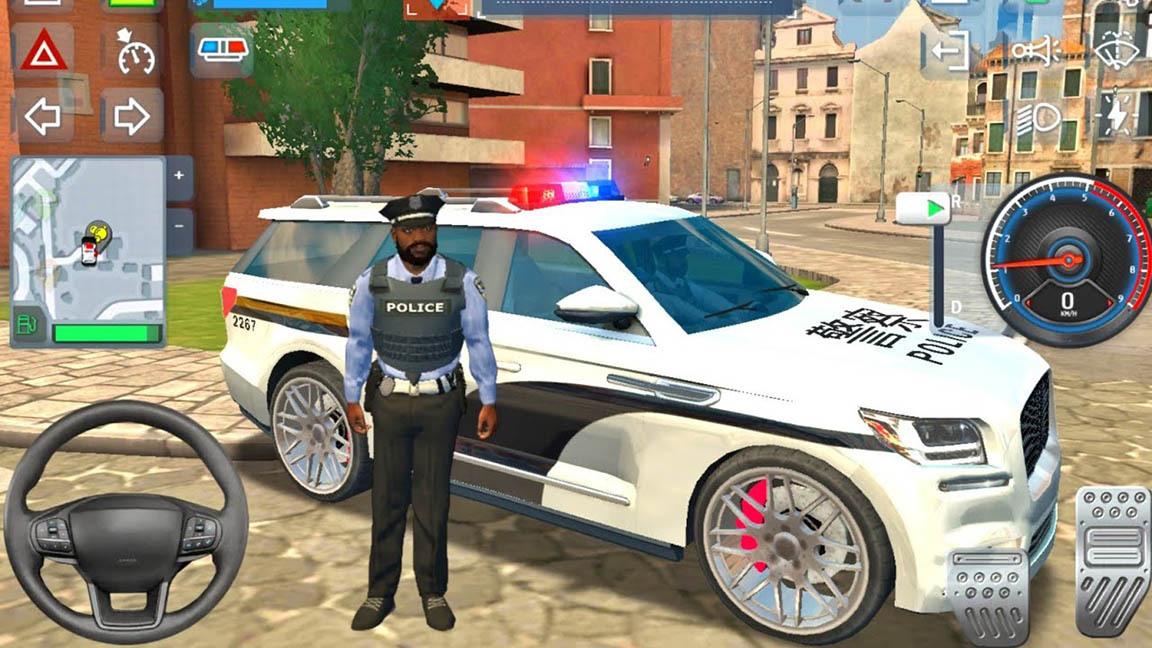Screen dimensions: 1152x648
Task: Open the minimap
Action: pos(88,238)
